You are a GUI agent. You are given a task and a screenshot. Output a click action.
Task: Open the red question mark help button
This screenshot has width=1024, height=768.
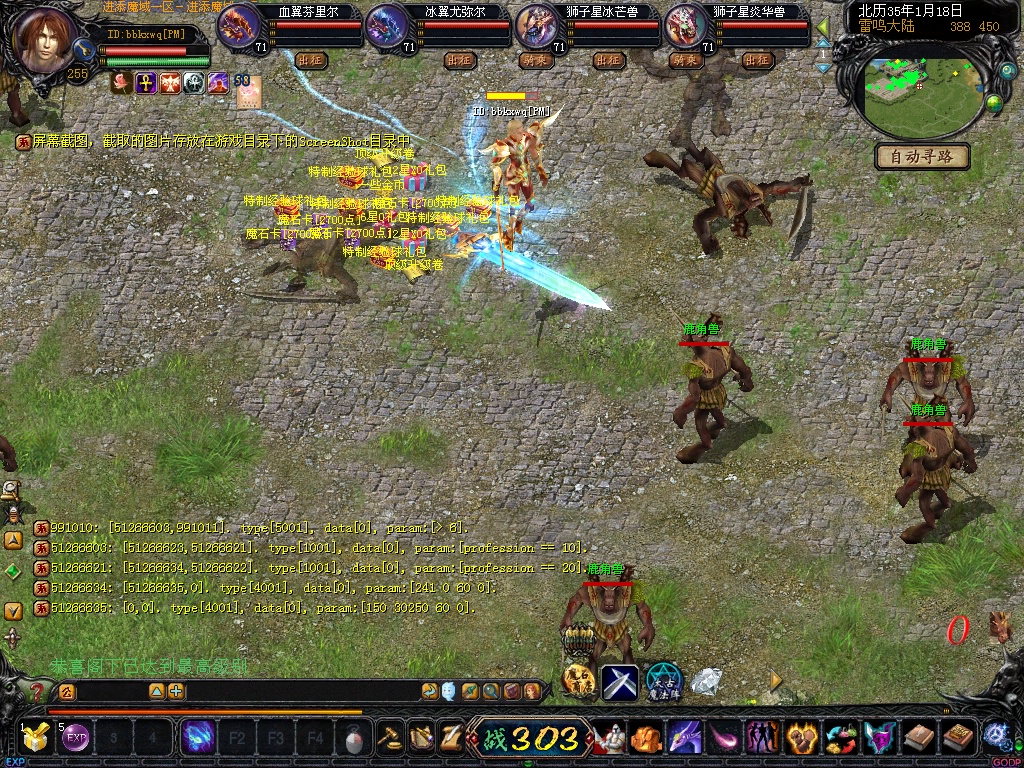[37, 691]
